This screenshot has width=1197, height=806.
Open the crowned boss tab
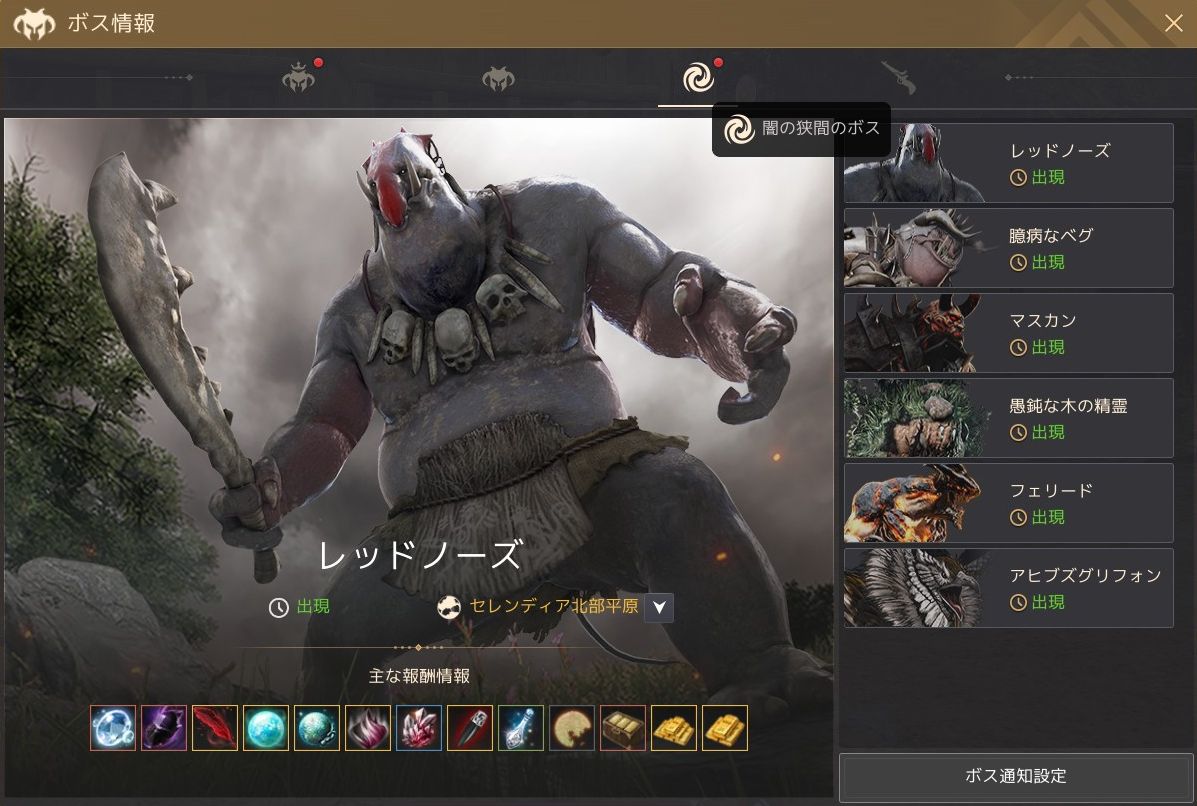click(299, 78)
